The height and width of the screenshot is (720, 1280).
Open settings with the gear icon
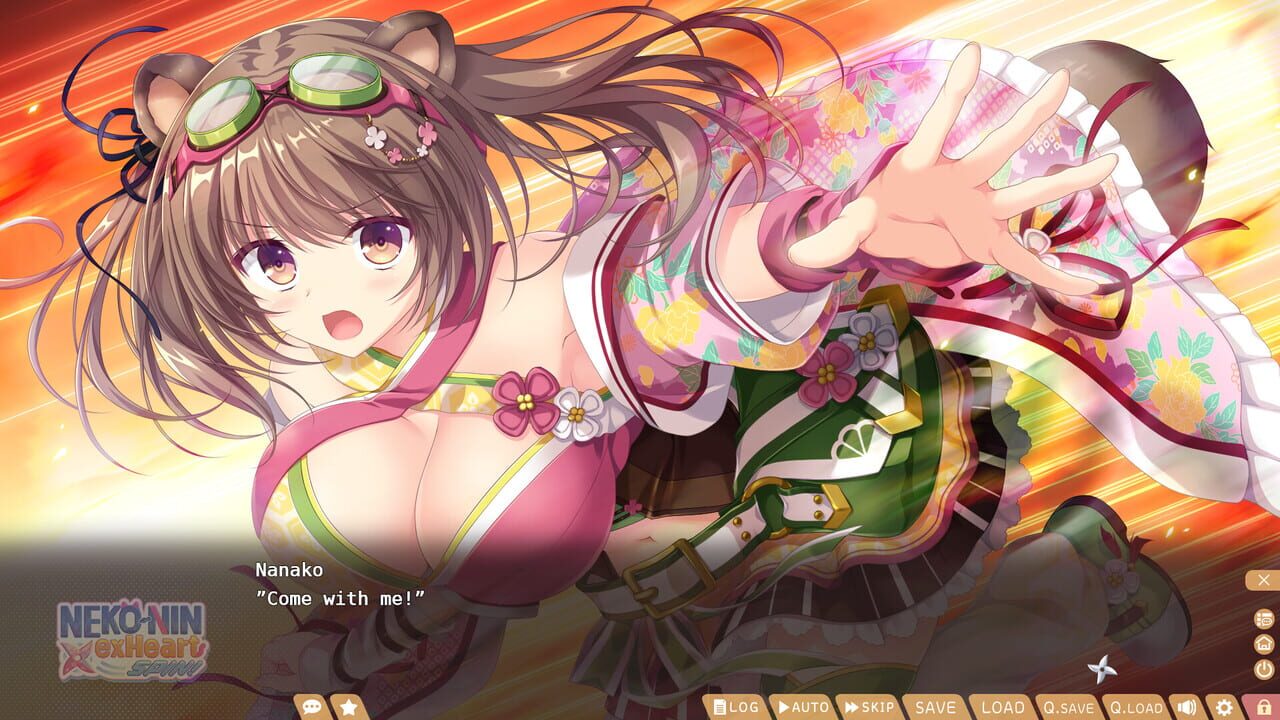[1226, 707]
